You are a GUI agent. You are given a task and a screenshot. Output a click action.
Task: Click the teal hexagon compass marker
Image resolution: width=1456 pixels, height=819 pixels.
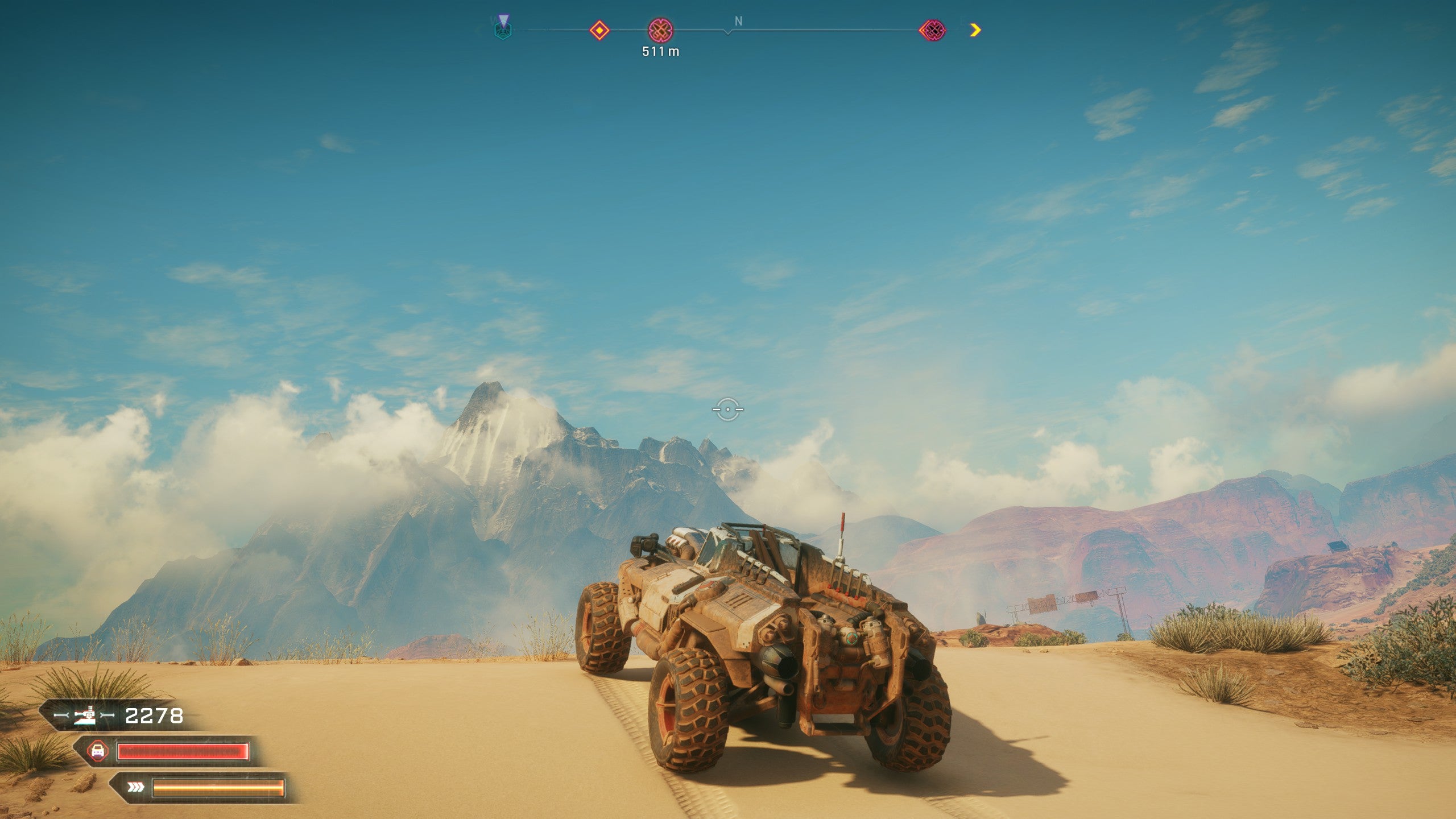[x=503, y=28]
